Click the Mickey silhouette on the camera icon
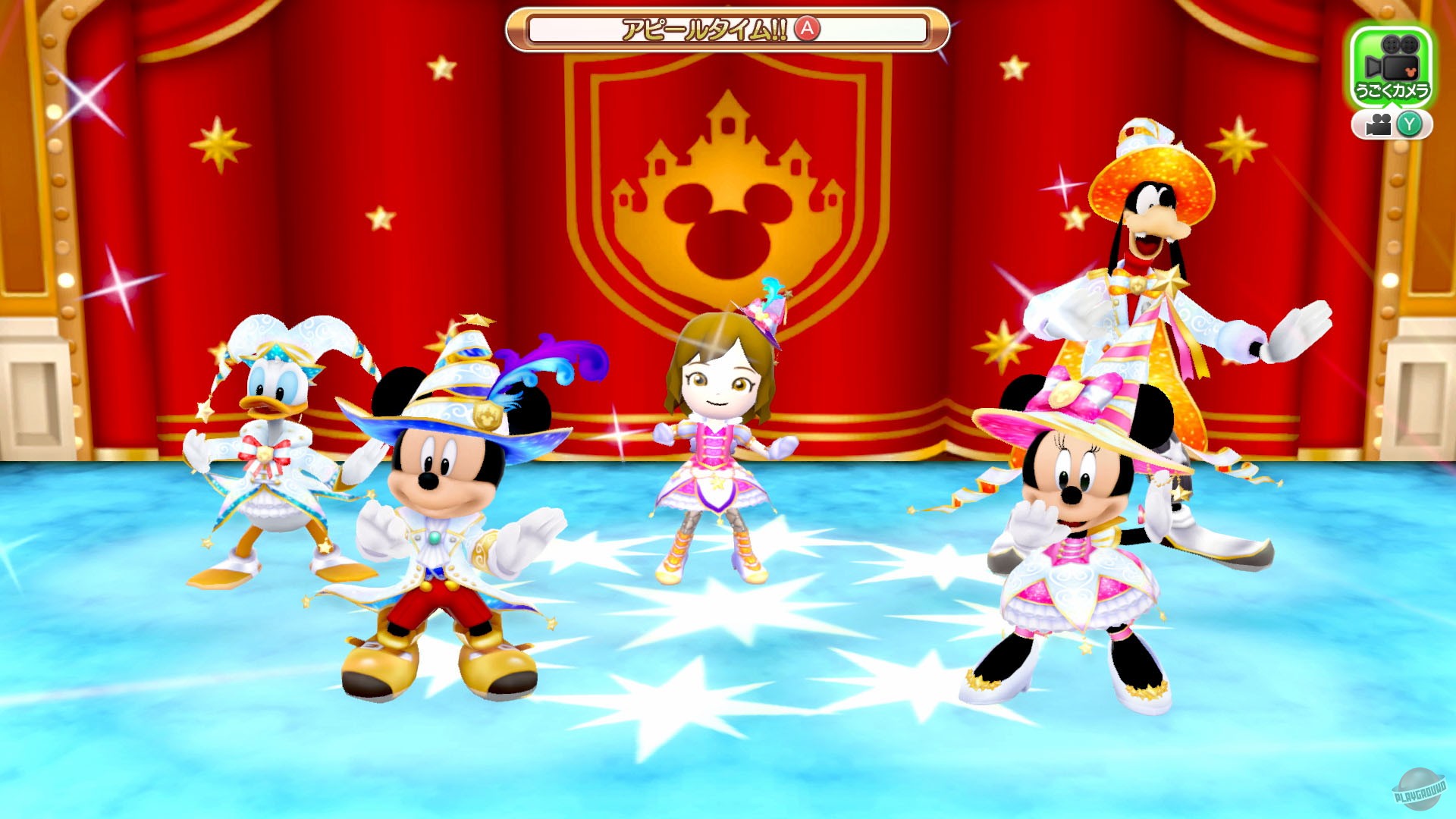Image resolution: width=1456 pixels, height=819 pixels. [1410, 72]
